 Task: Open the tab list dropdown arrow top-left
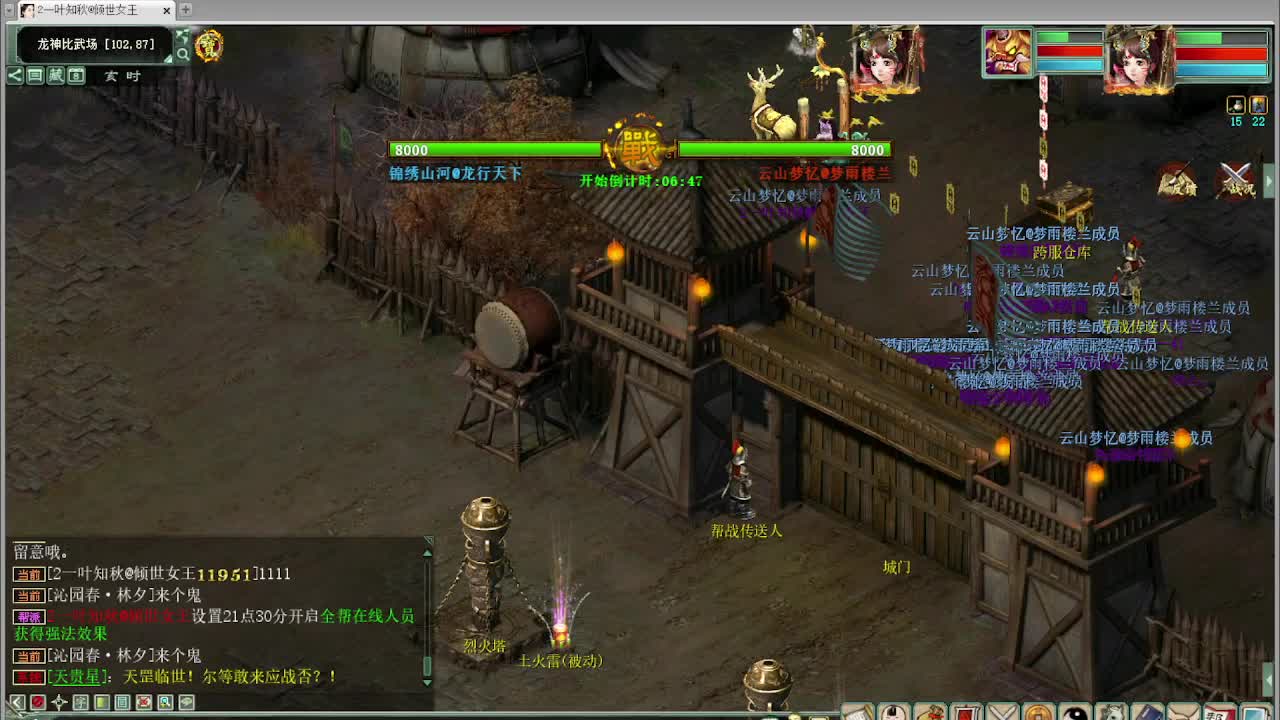(9, 9)
